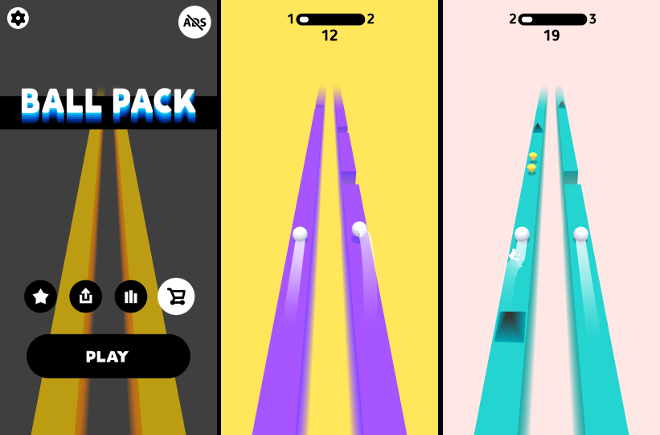Open the settings gear icon
Viewport: 660px width, 435px height.
[18, 18]
